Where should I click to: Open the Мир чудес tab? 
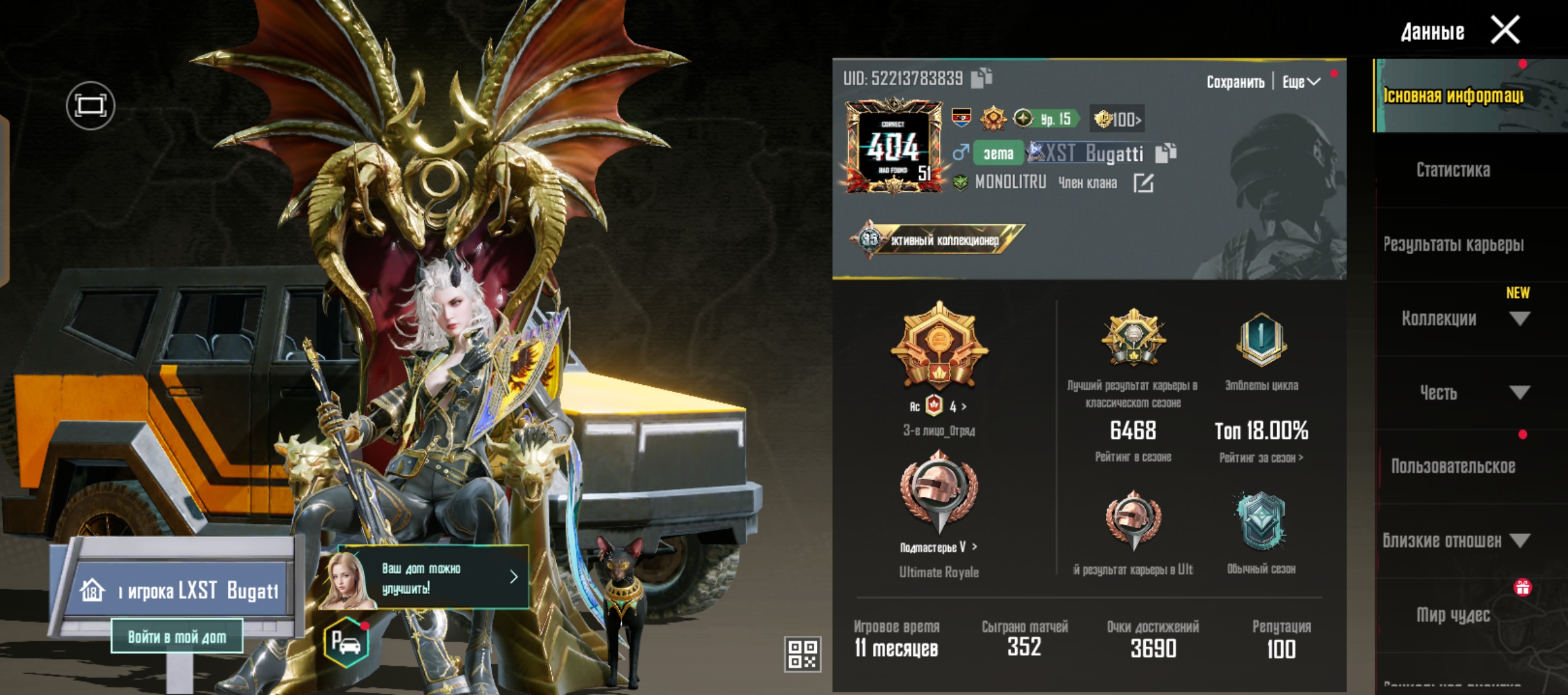coord(1453,615)
